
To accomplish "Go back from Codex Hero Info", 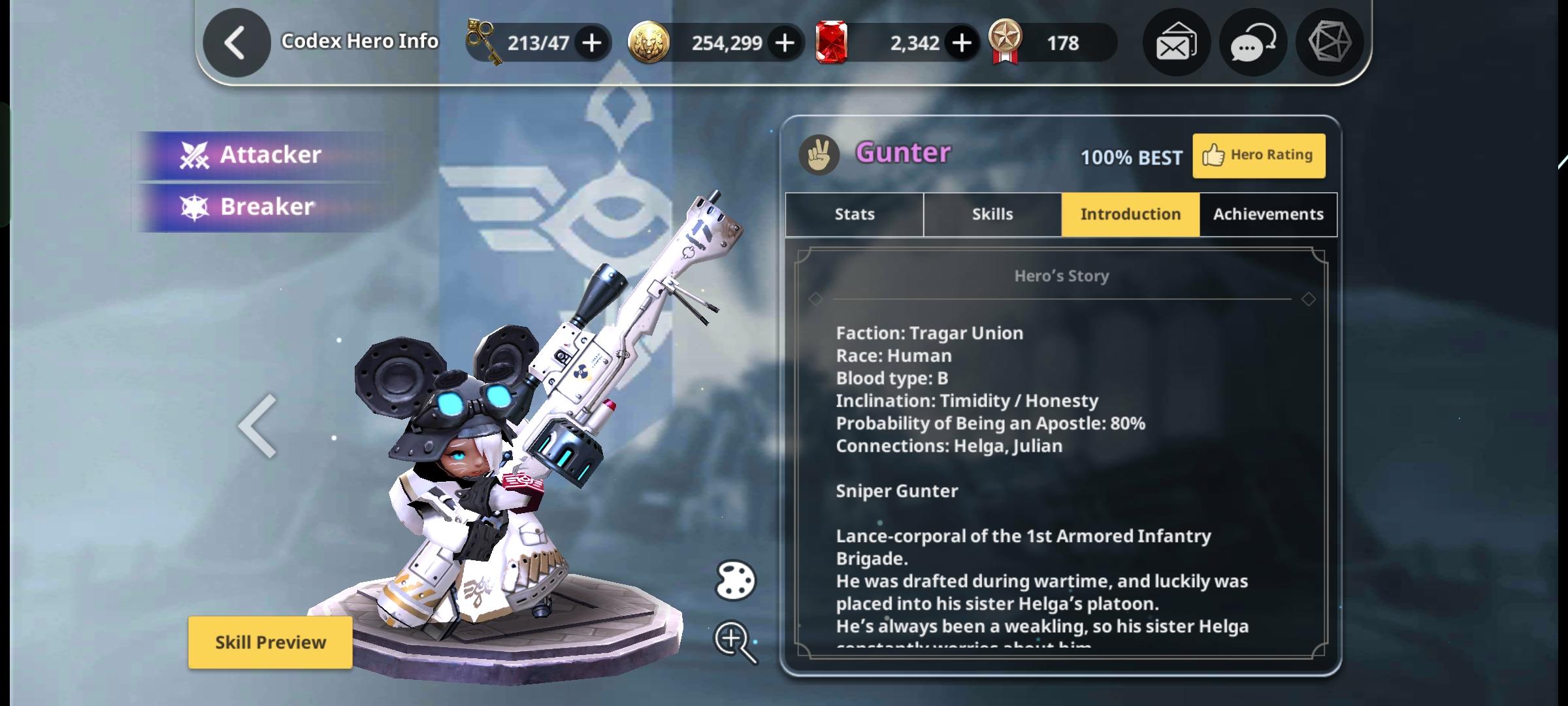I will (x=236, y=43).
